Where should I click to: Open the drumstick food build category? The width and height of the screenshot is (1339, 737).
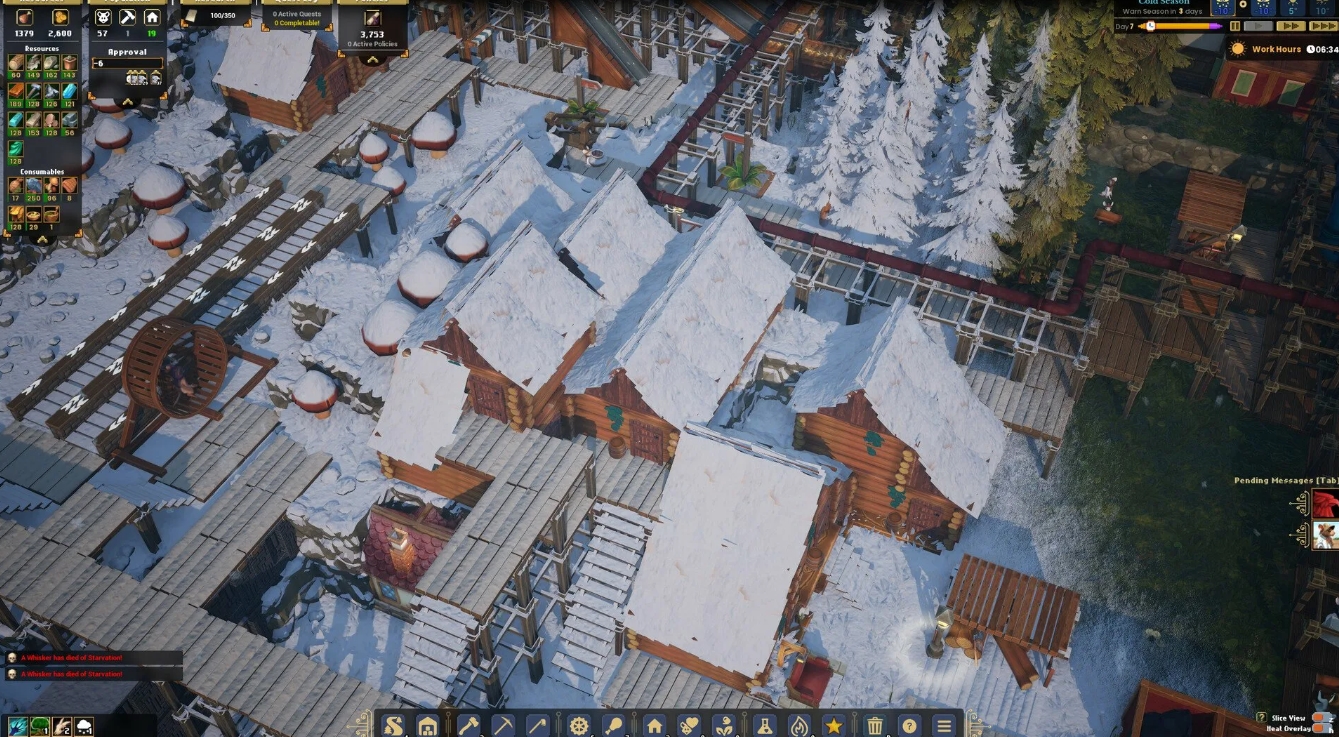(612, 726)
